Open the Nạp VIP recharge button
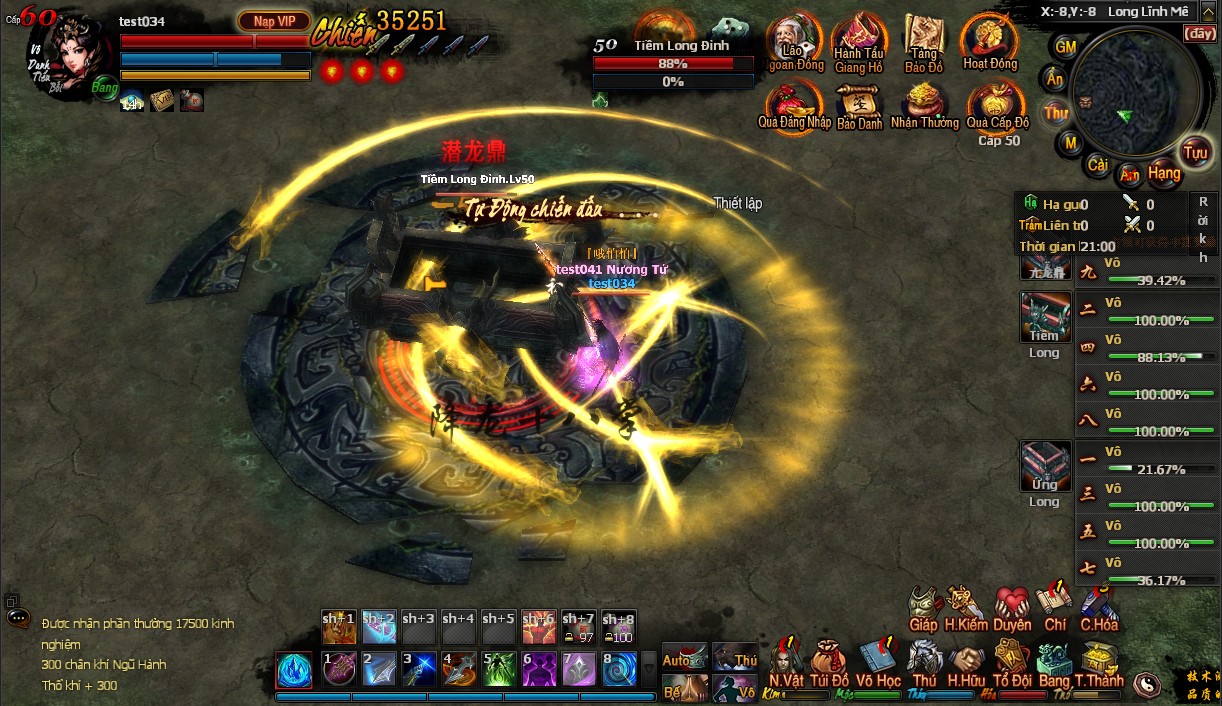The height and width of the screenshot is (706, 1222). pos(274,21)
